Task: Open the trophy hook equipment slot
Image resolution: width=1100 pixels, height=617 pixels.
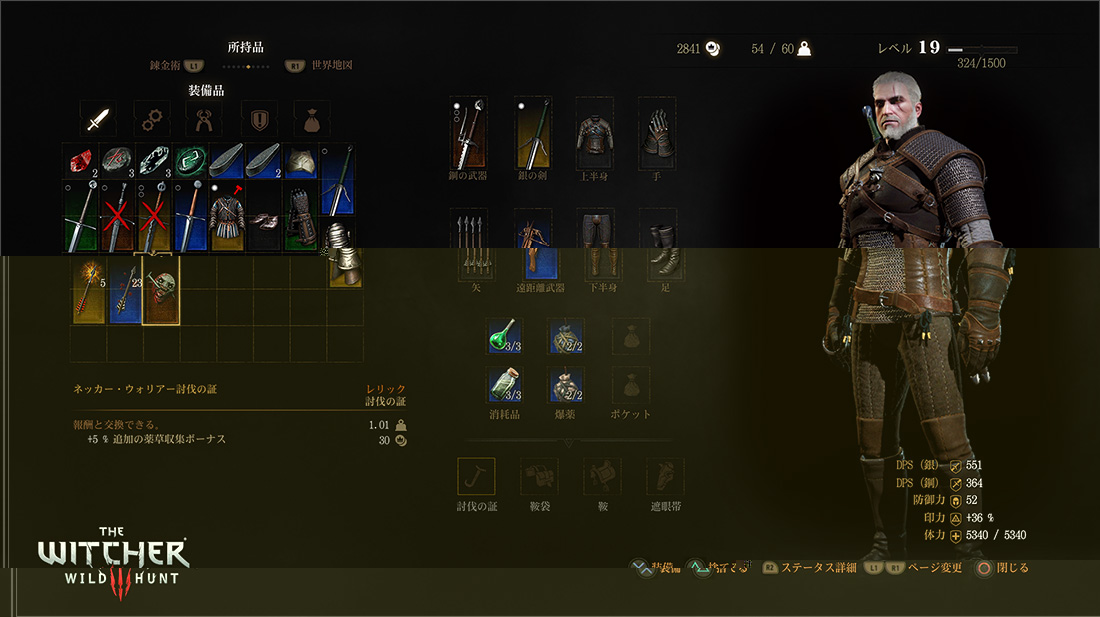Action: (476, 476)
